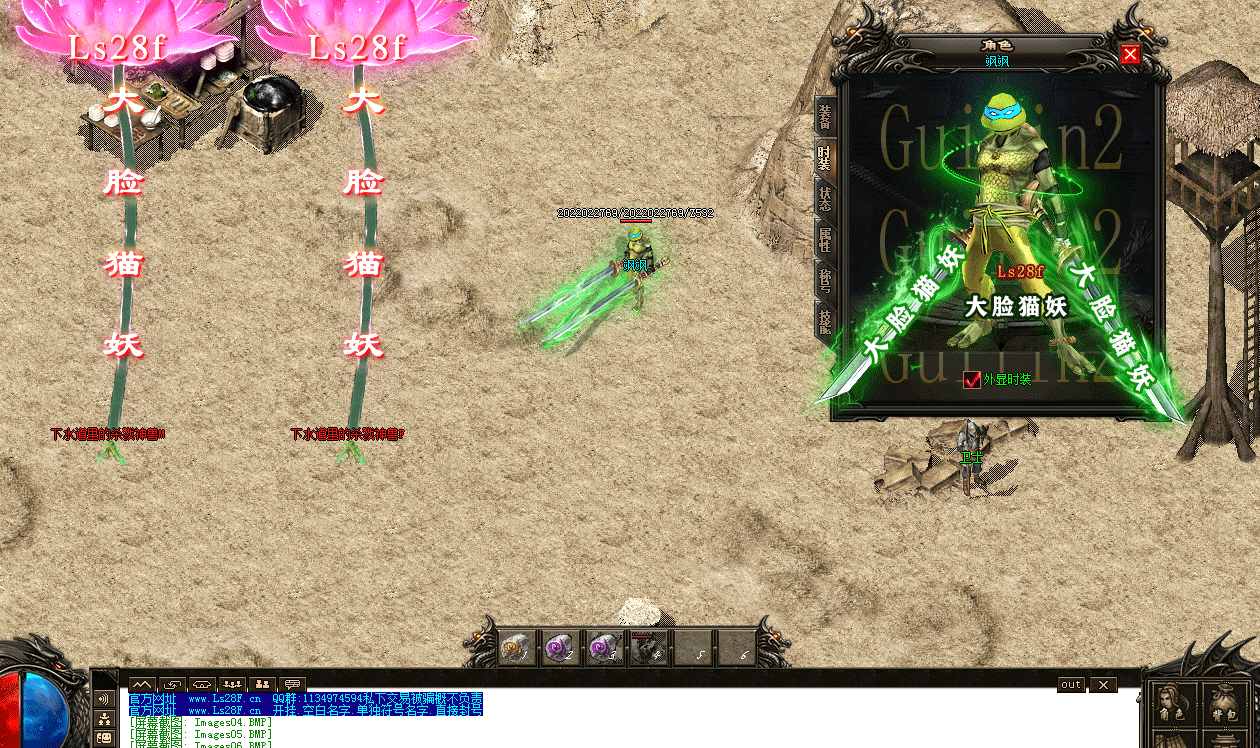The width and height of the screenshot is (1260, 748).
Task: Toggle the sound speaker button beside chat
Action: point(104,700)
